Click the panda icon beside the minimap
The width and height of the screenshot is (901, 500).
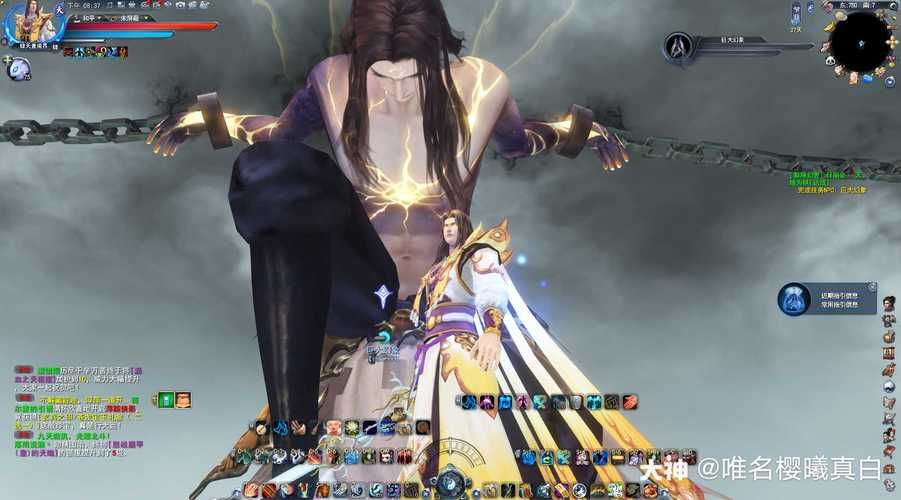tap(829, 60)
